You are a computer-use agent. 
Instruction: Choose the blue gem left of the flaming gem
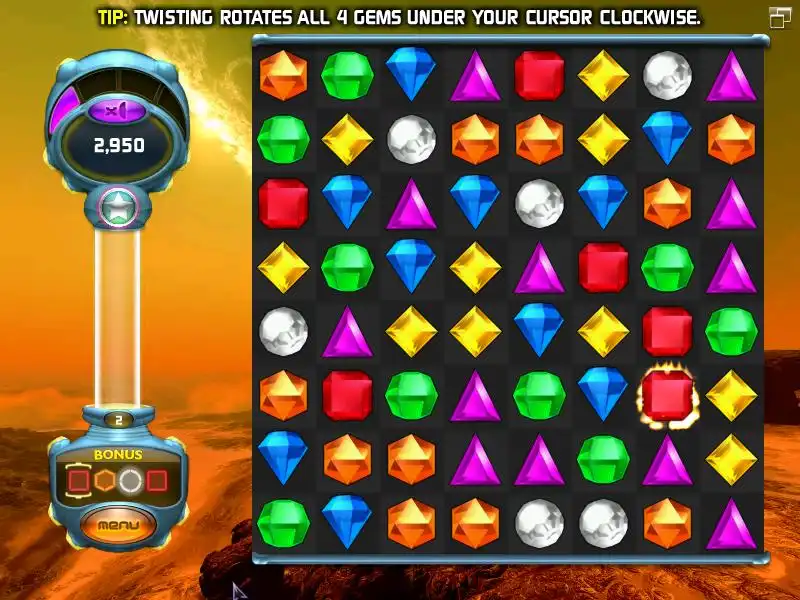click(603, 393)
